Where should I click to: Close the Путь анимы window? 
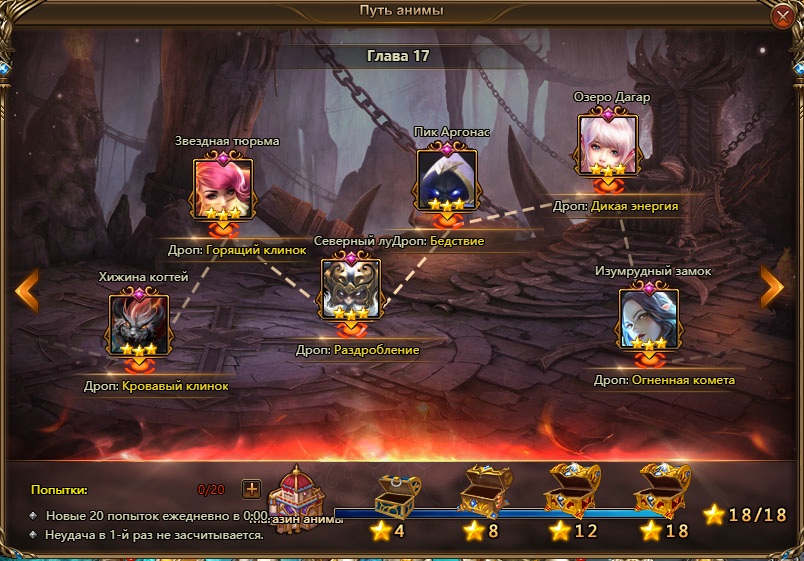coord(782,16)
